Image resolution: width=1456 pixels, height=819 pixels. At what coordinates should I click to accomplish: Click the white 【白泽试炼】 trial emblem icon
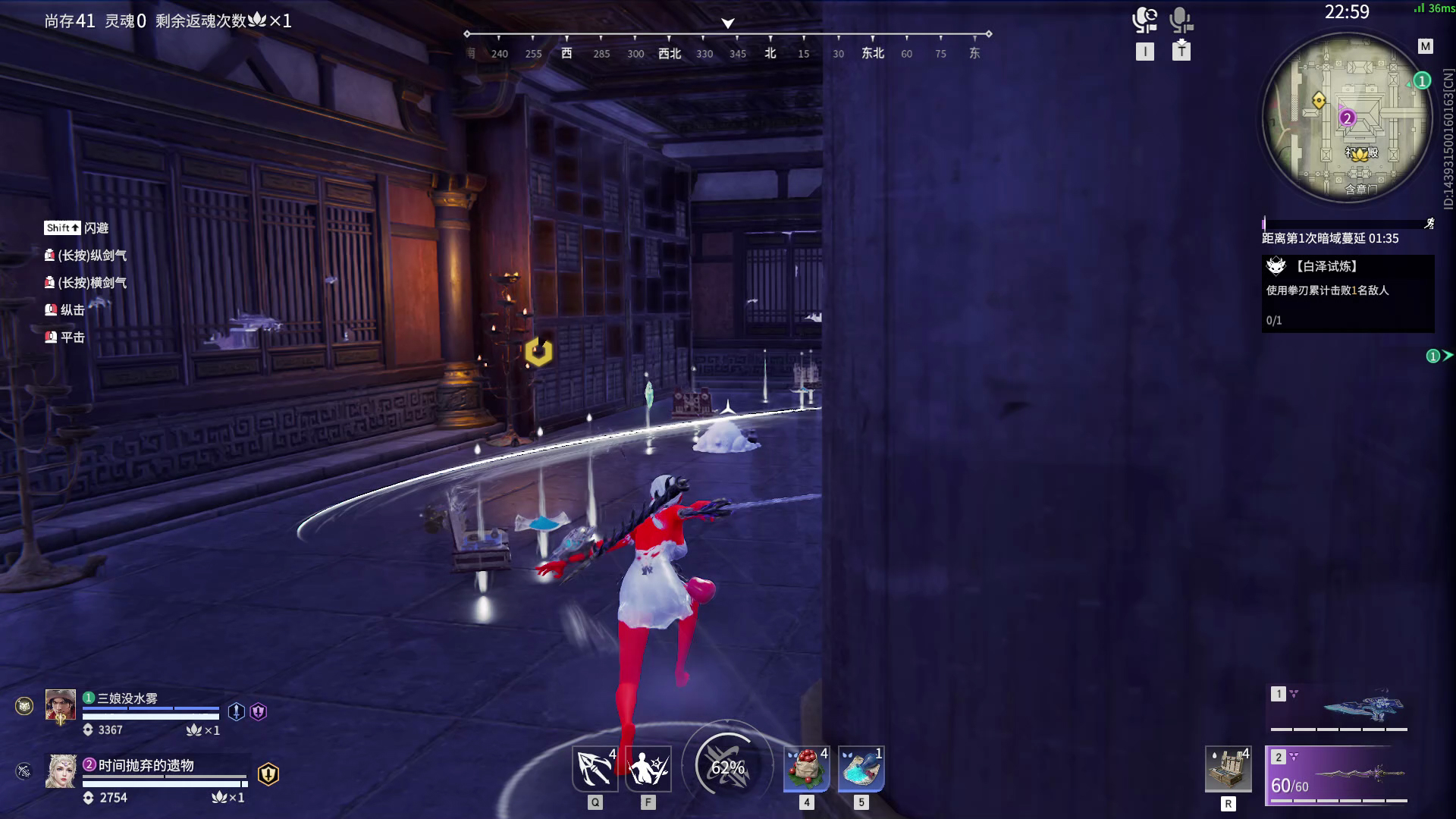[x=1276, y=266]
